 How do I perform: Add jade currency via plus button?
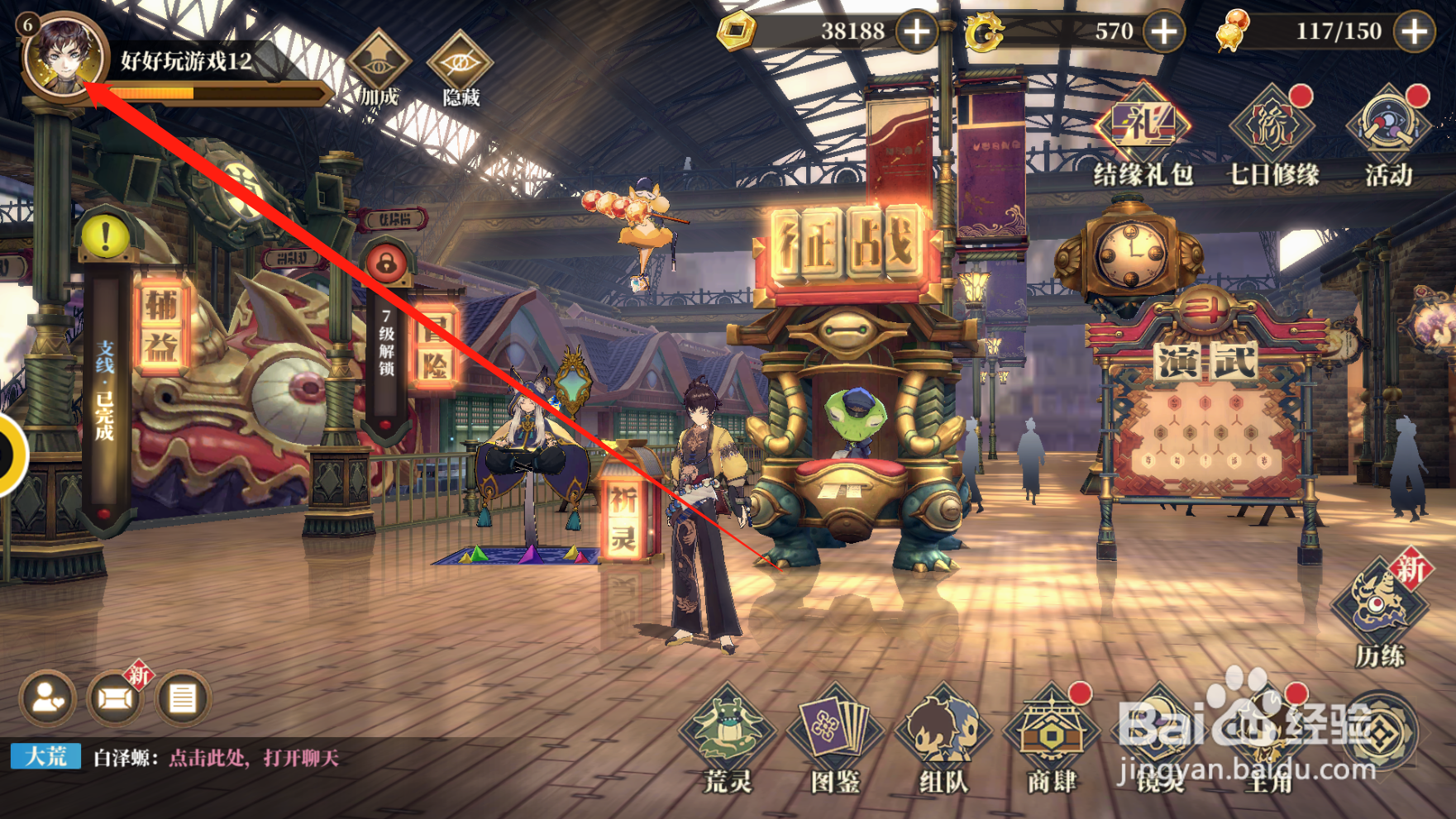pyautogui.click(x=1164, y=31)
